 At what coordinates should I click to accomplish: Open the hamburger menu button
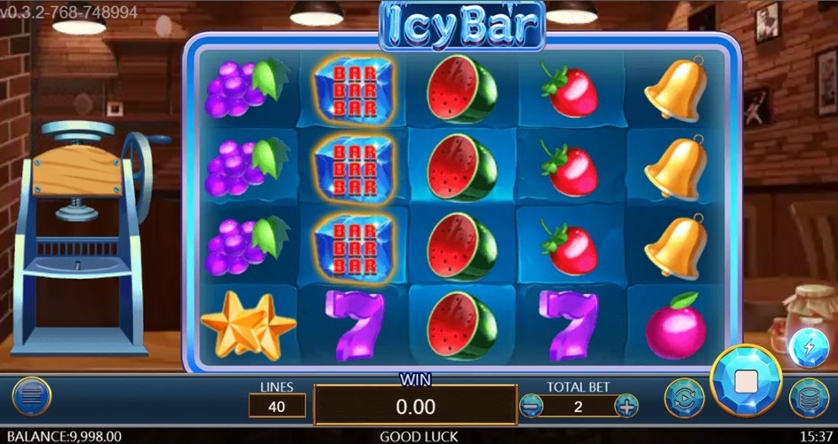[x=31, y=397]
